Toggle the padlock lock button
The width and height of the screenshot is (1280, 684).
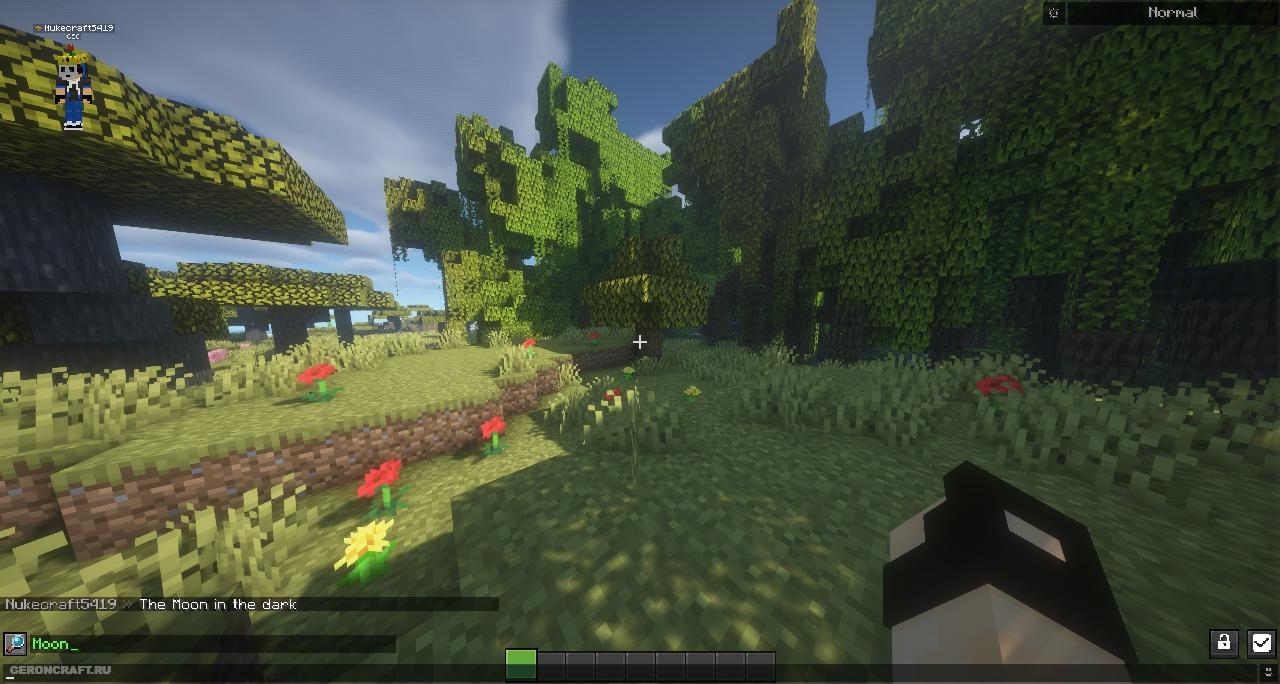point(1223,643)
